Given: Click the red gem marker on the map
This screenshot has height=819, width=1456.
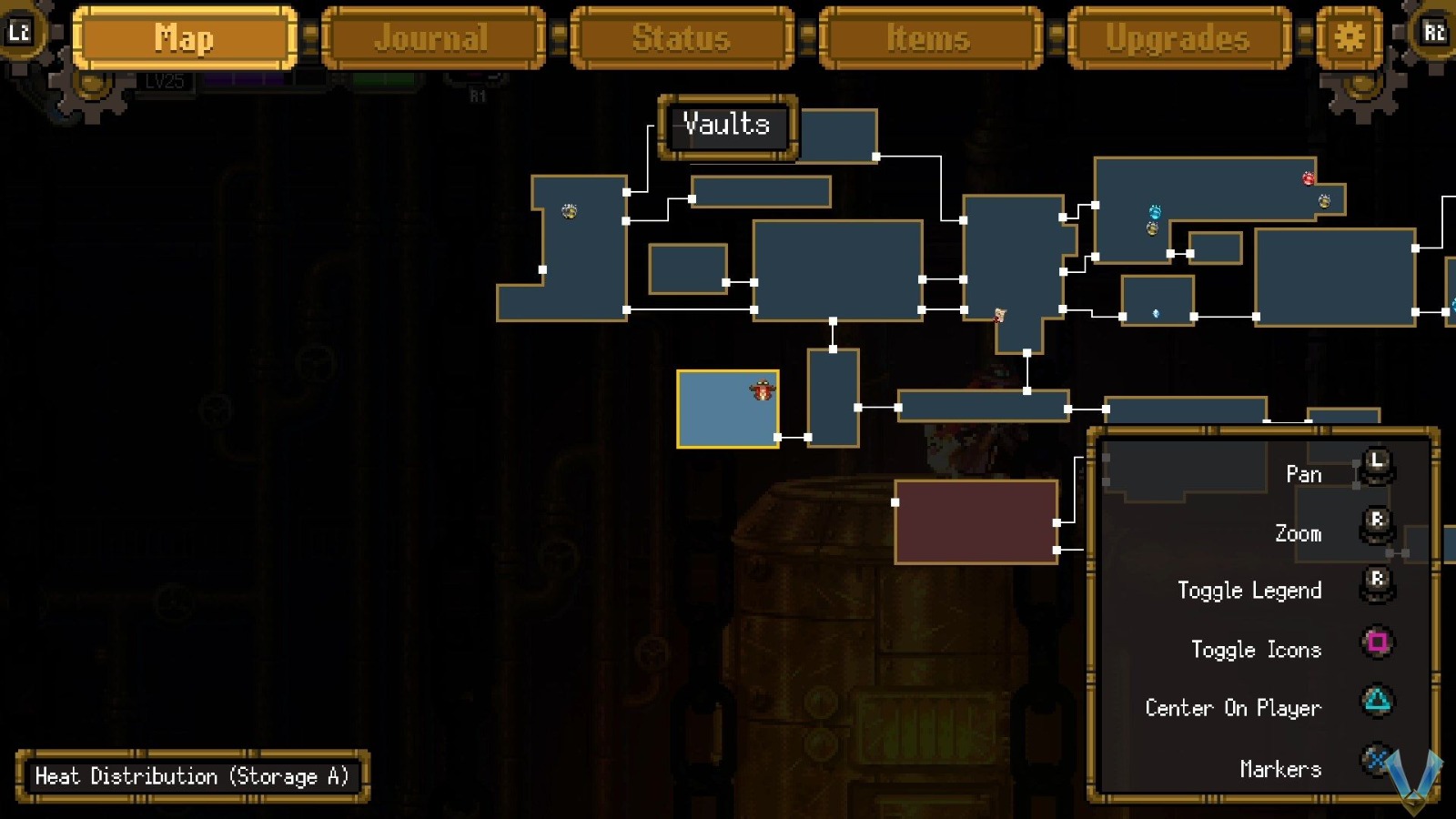Looking at the screenshot, I should (1308, 178).
